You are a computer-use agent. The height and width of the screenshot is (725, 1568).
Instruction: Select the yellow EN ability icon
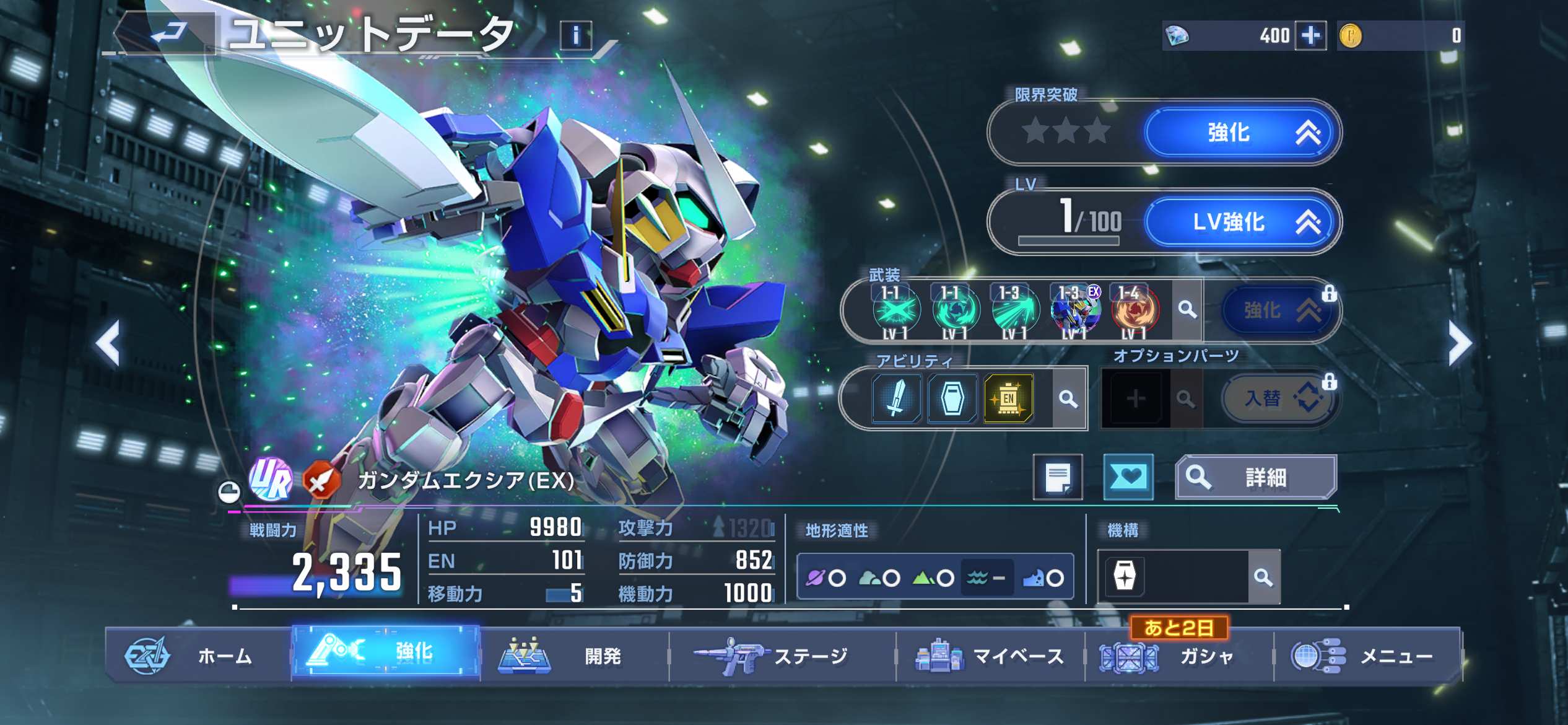[1008, 398]
